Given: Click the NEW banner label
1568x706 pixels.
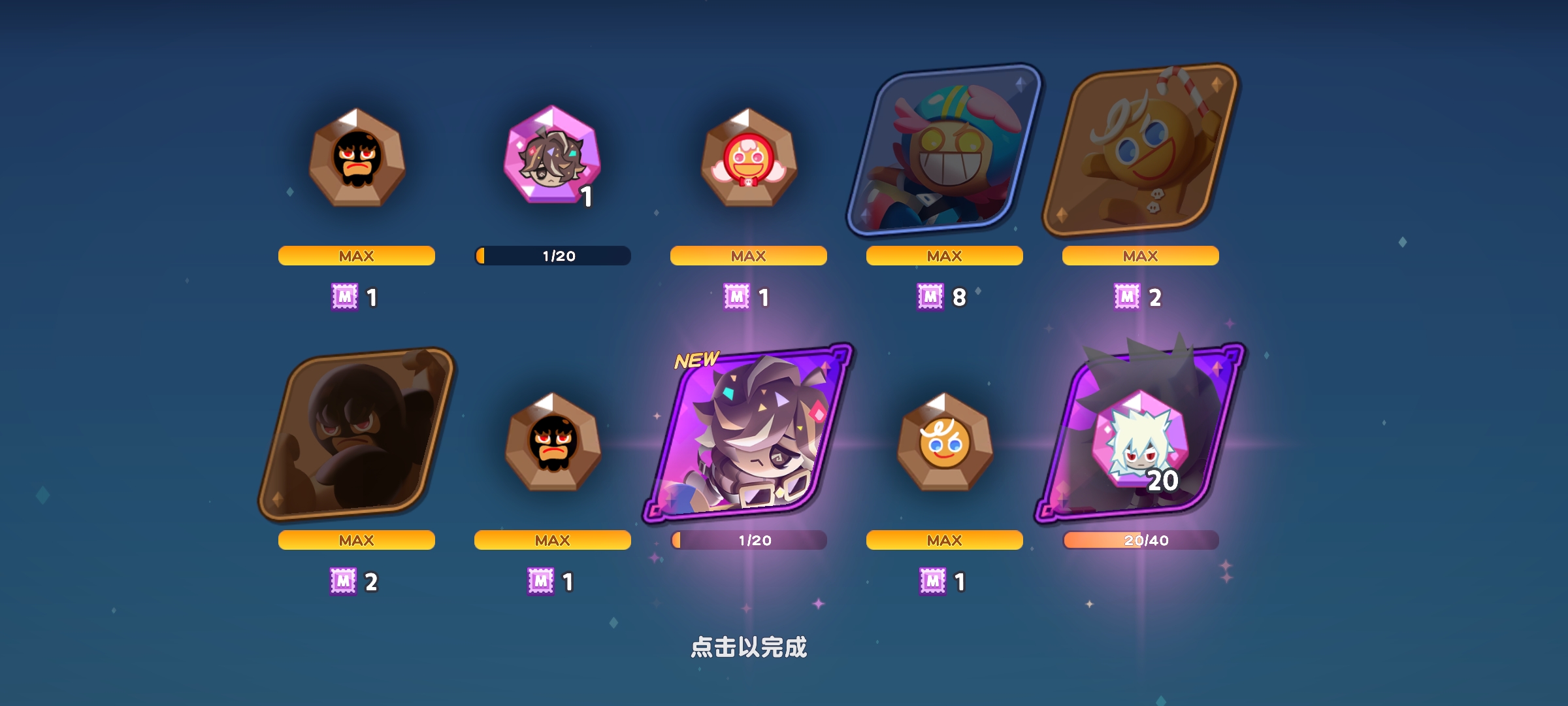Looking at the screenshot, I should click(694, 358).
